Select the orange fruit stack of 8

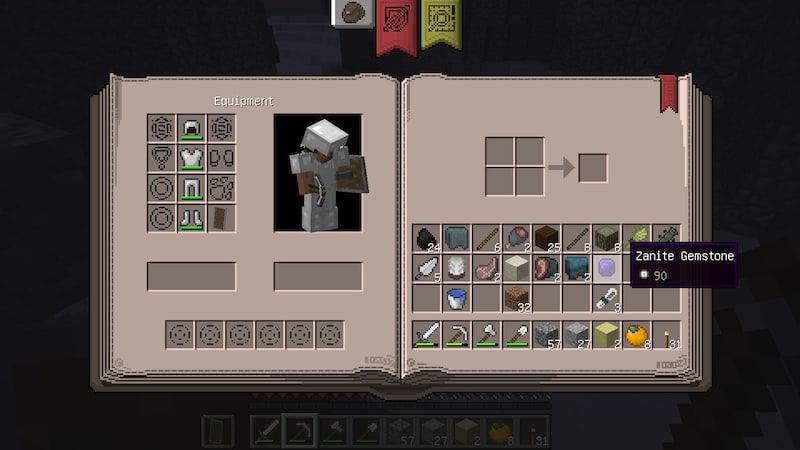click(637, 335)
